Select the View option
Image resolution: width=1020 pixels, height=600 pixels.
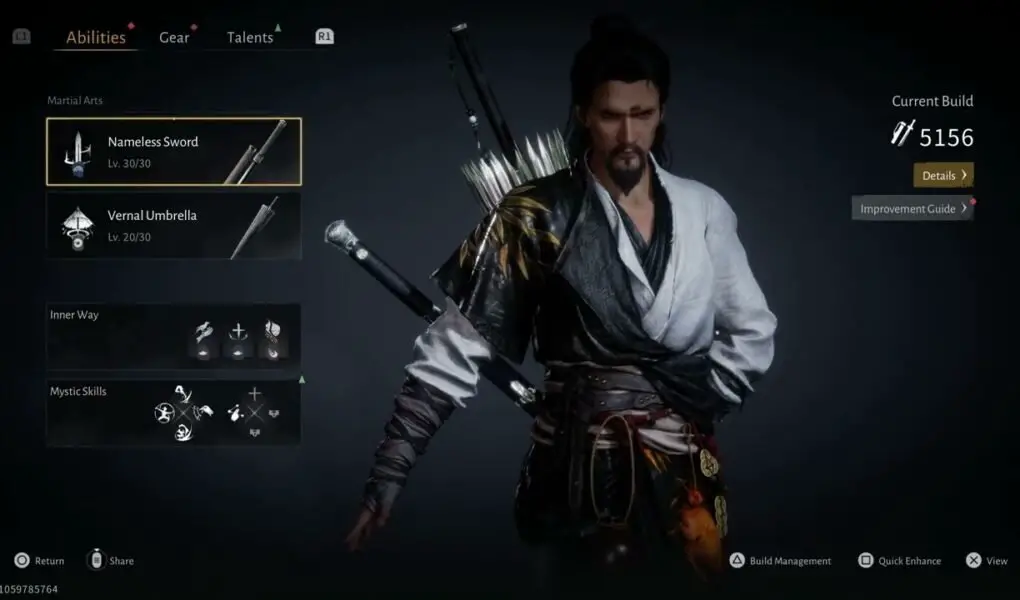pyautogui.click(x=986, y=561)
